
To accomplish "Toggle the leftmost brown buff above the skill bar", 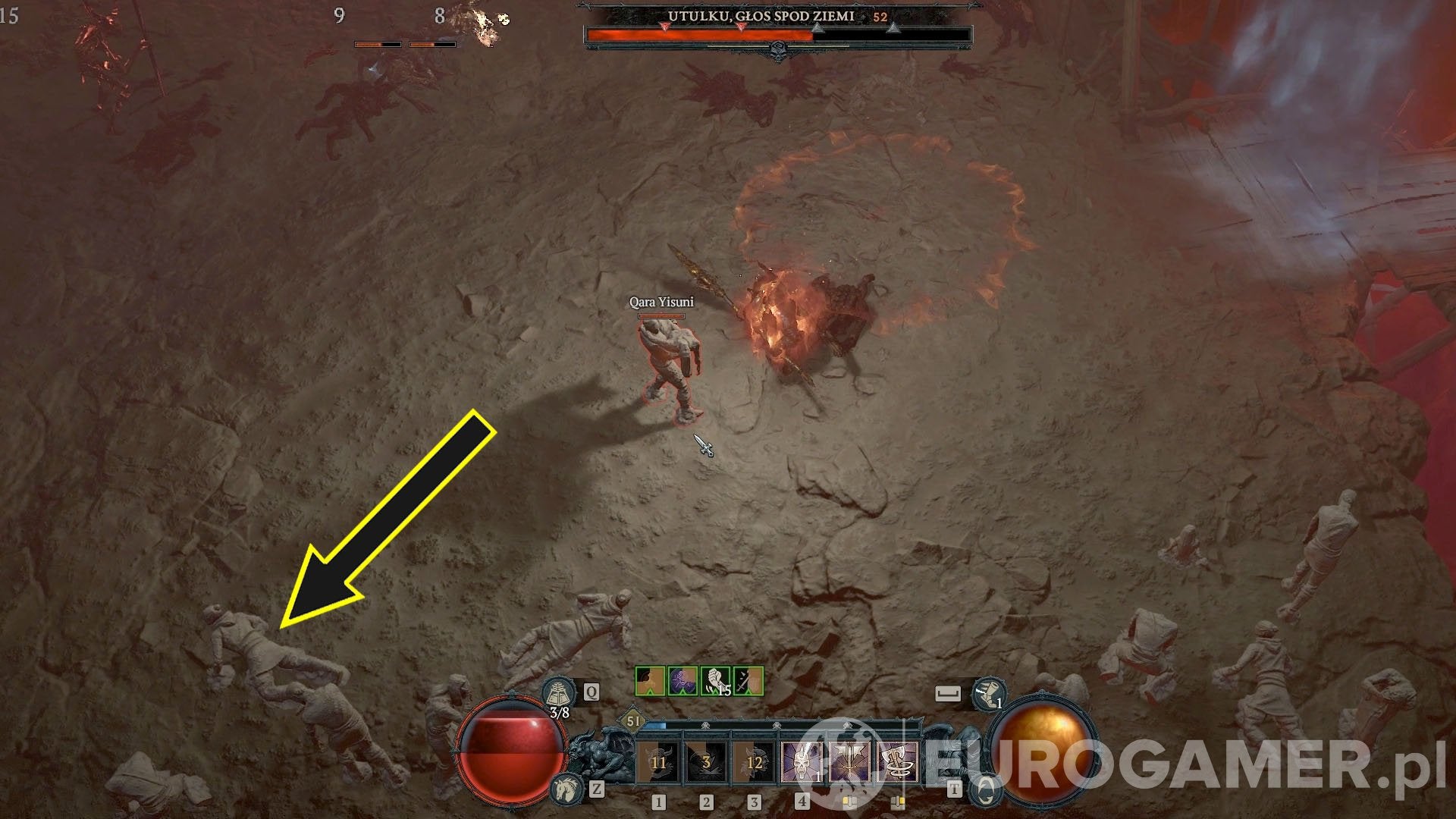I will click(x=649, y=679).
